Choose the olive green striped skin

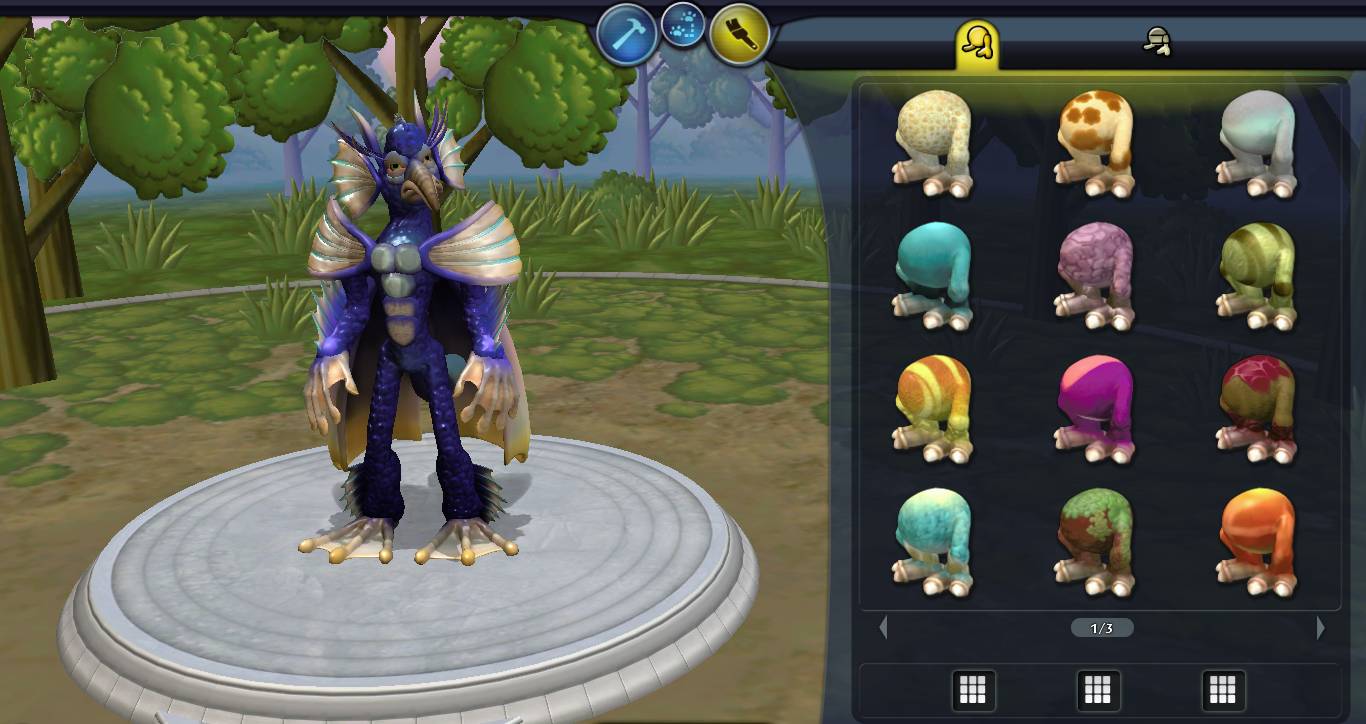click(1258, 276)
